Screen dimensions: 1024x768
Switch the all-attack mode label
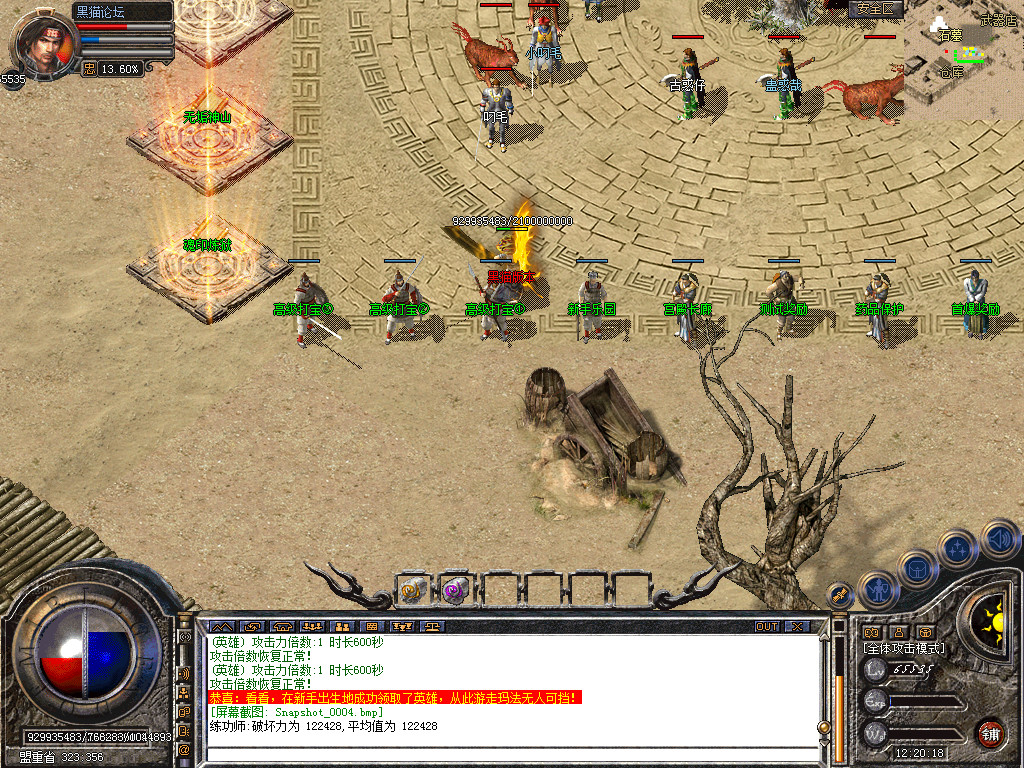tap(904, 648)
